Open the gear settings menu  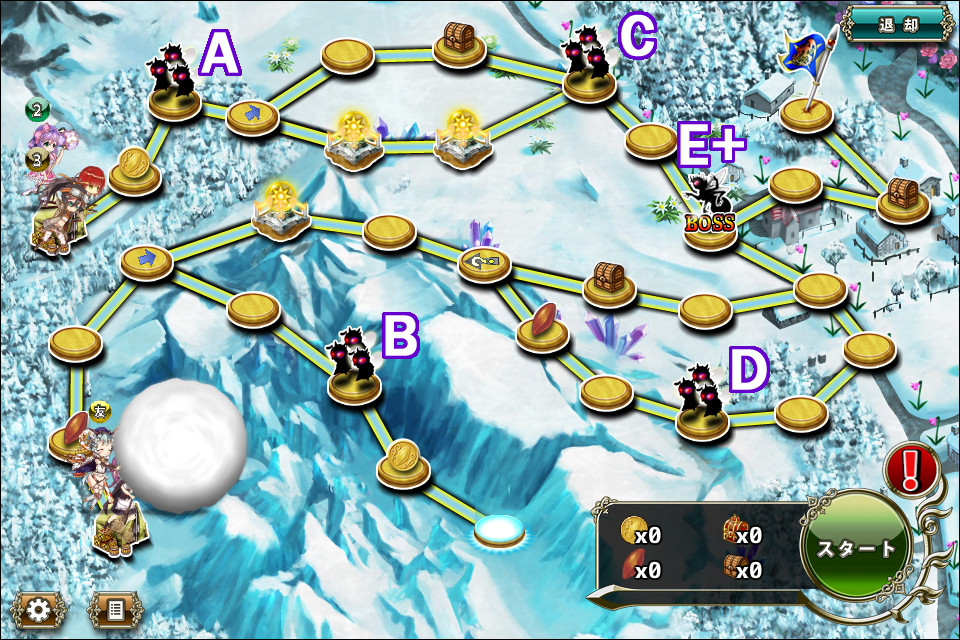39,609
